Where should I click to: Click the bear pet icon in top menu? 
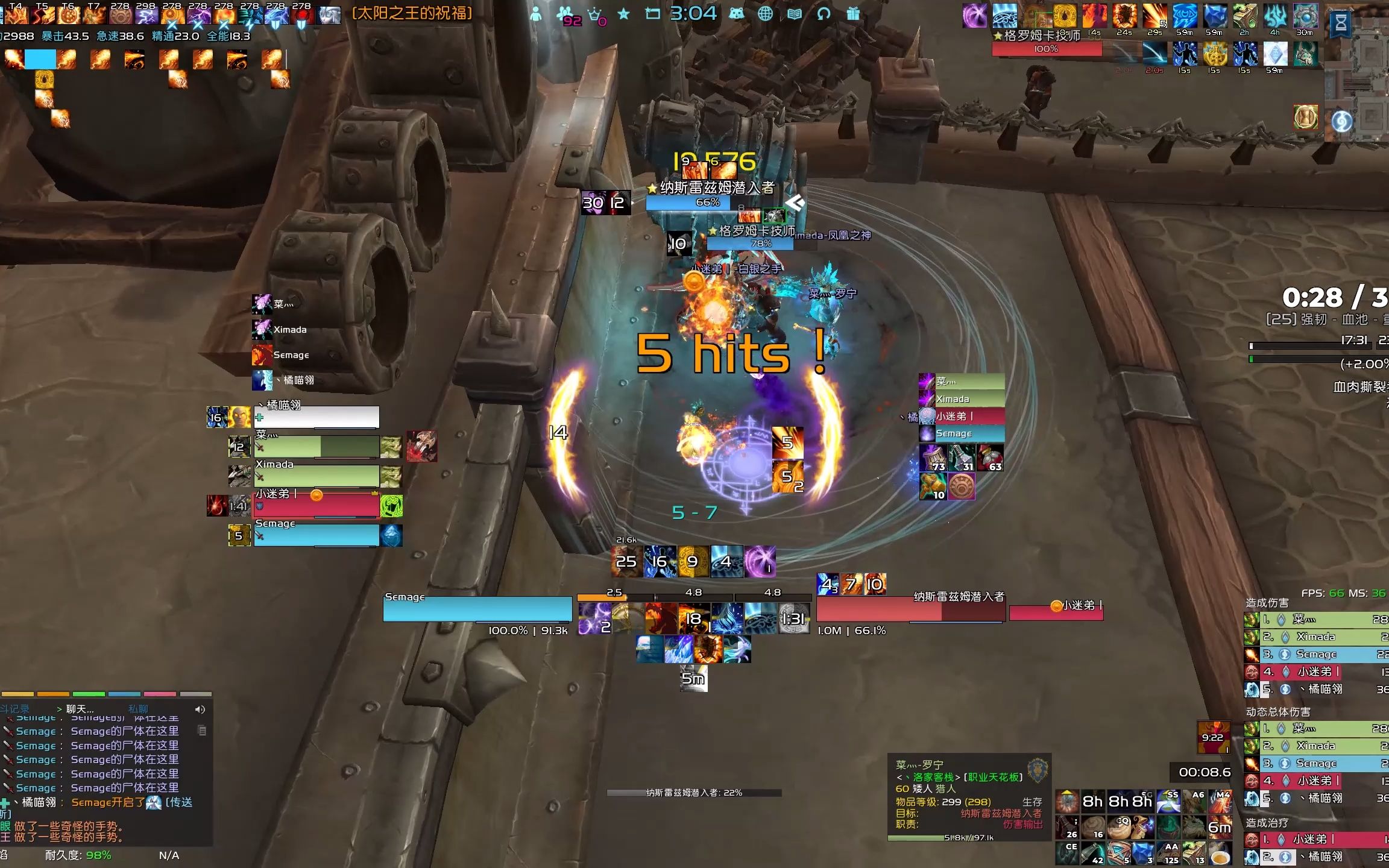(x=737, y=13)
